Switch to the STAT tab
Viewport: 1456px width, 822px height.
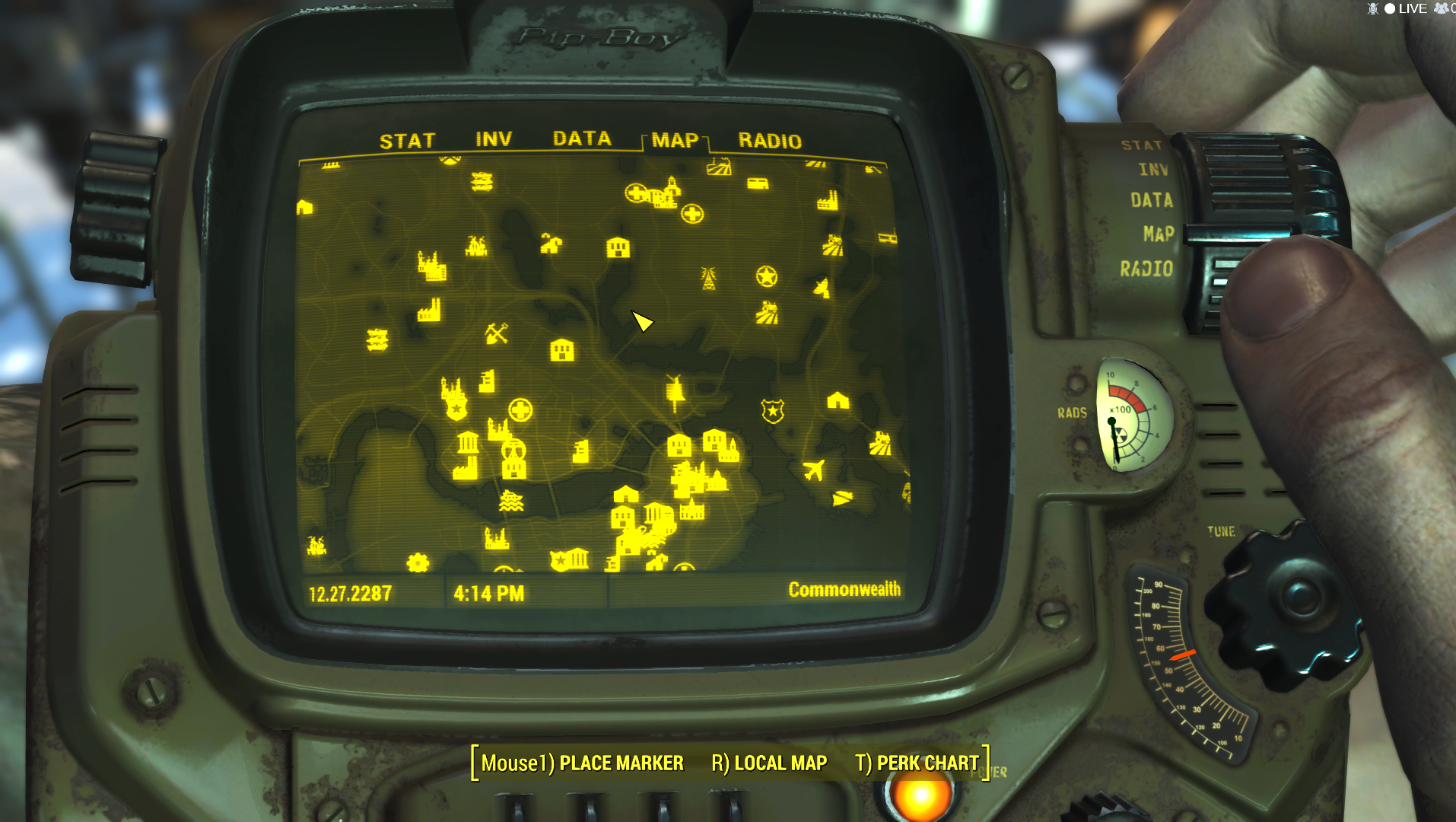click(407, 142)
